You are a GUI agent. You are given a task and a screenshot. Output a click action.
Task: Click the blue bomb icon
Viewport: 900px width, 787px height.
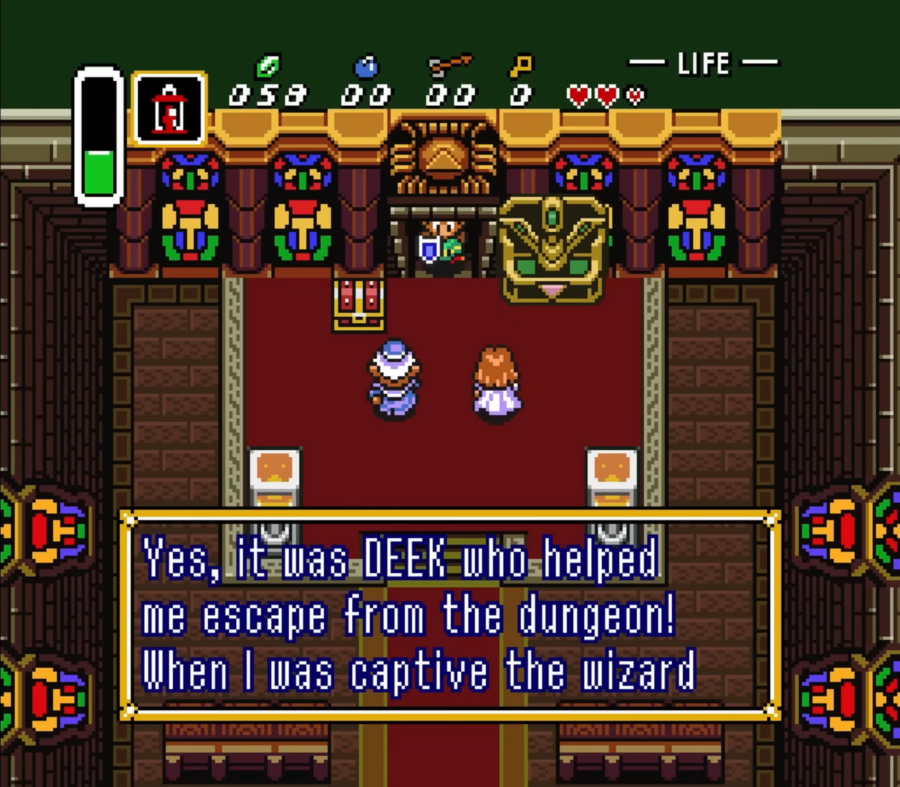pos(366,67)
